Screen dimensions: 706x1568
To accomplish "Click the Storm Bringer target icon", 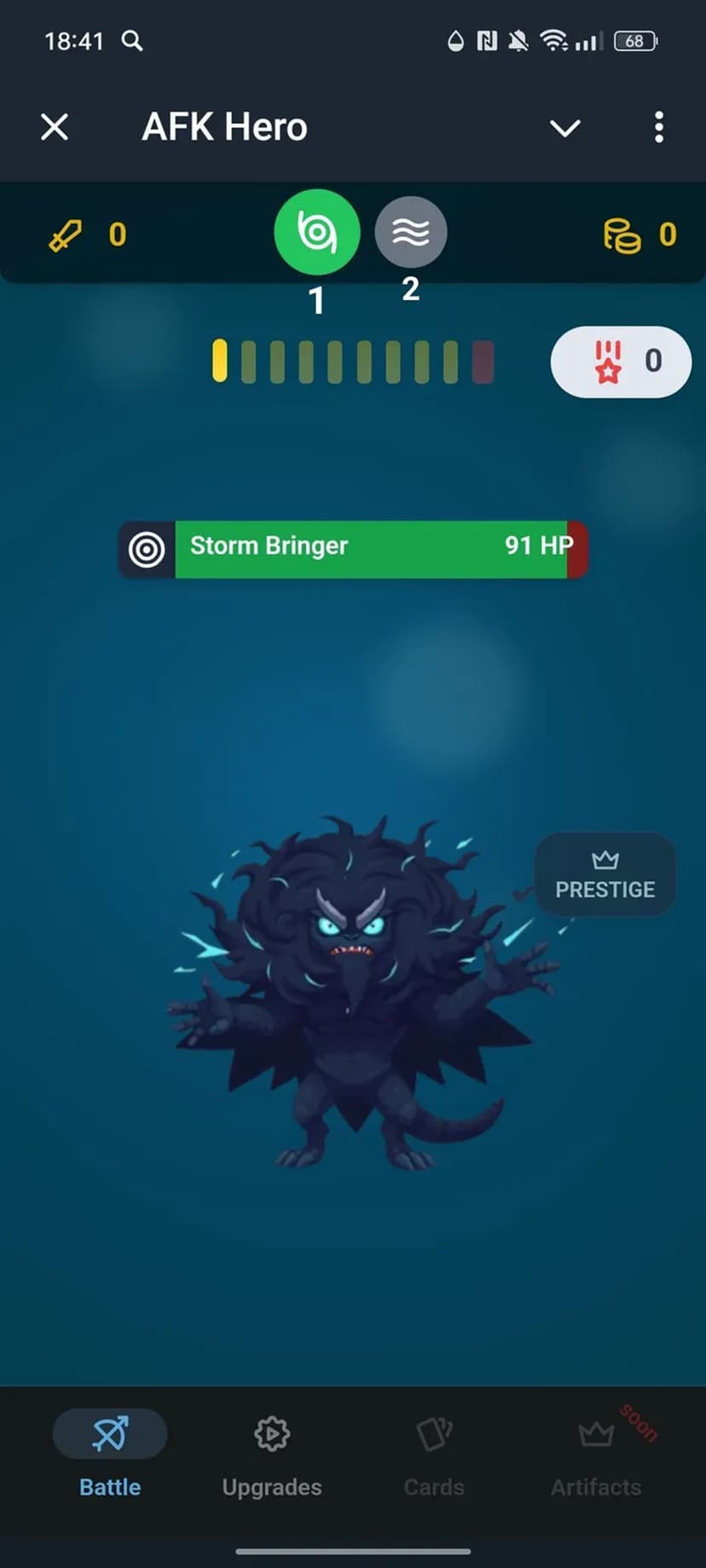I will coord(147,550).
